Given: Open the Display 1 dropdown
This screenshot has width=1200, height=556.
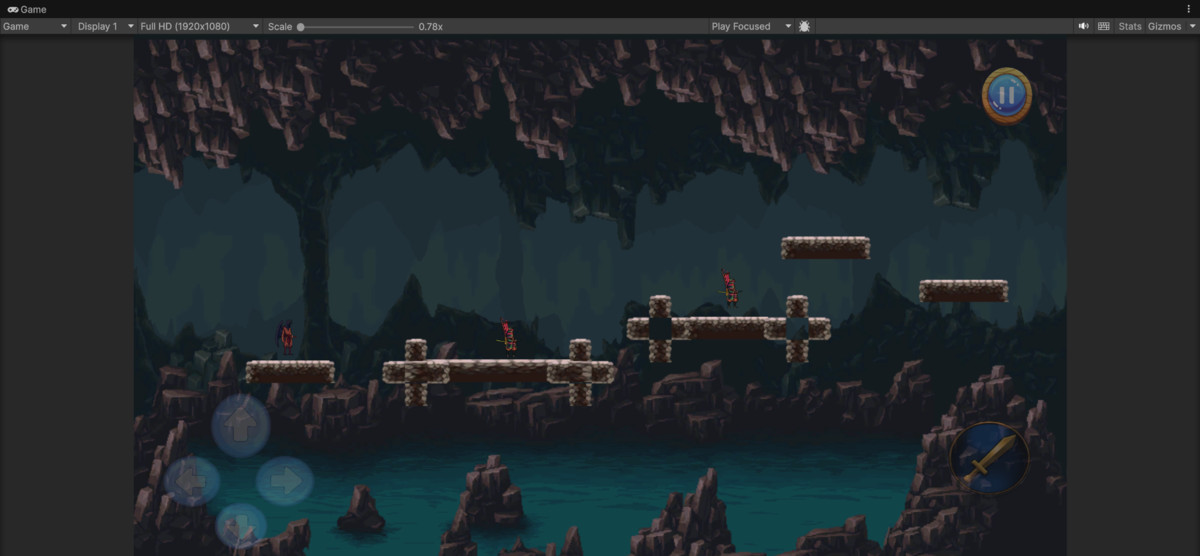Looking at the screenshot, I should click(105, 26).
